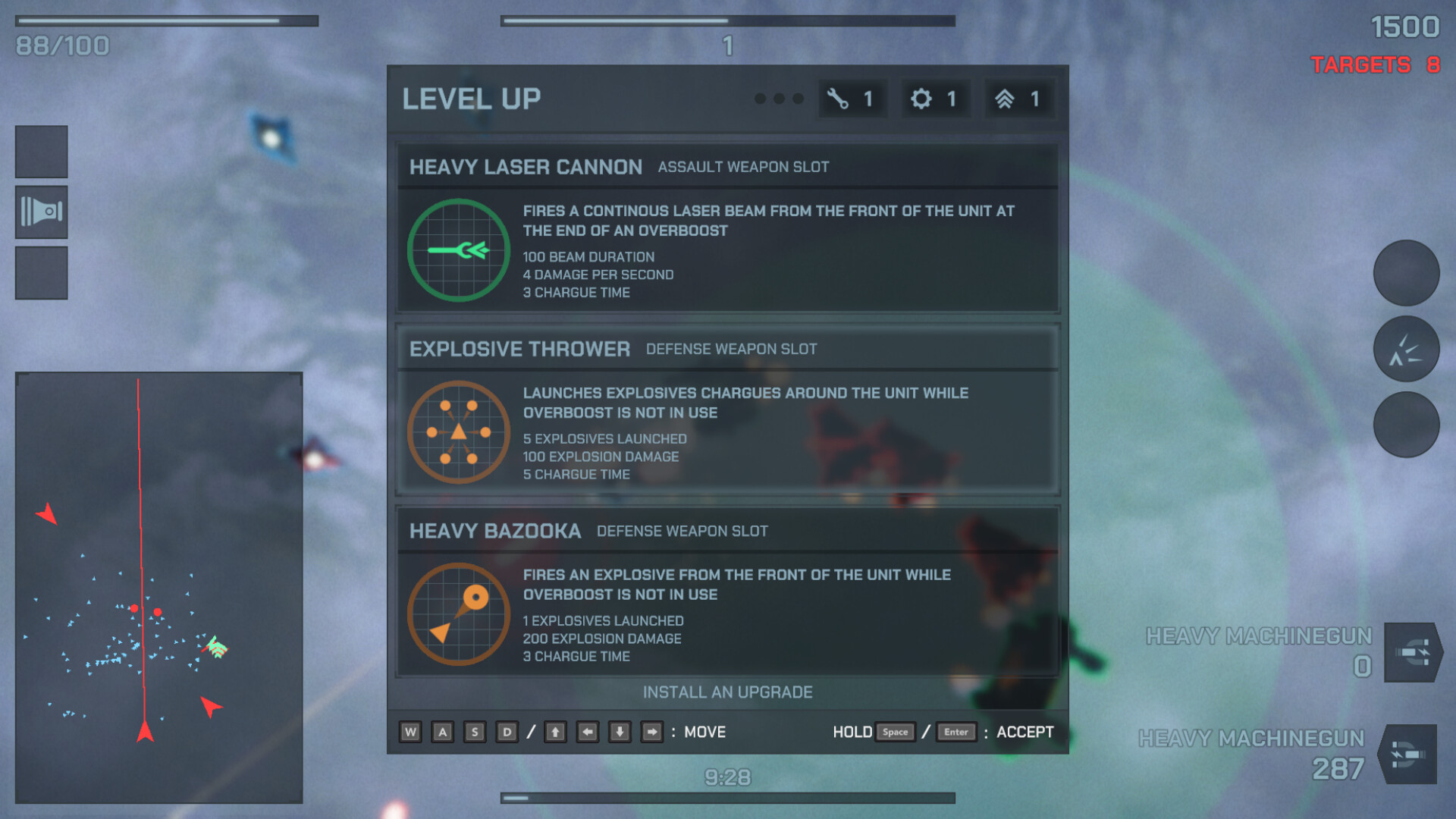Screen dimensions: 1456x819
Task: Click the Heavy Laser Cannon green weapon icon
Action: point(457,251)
